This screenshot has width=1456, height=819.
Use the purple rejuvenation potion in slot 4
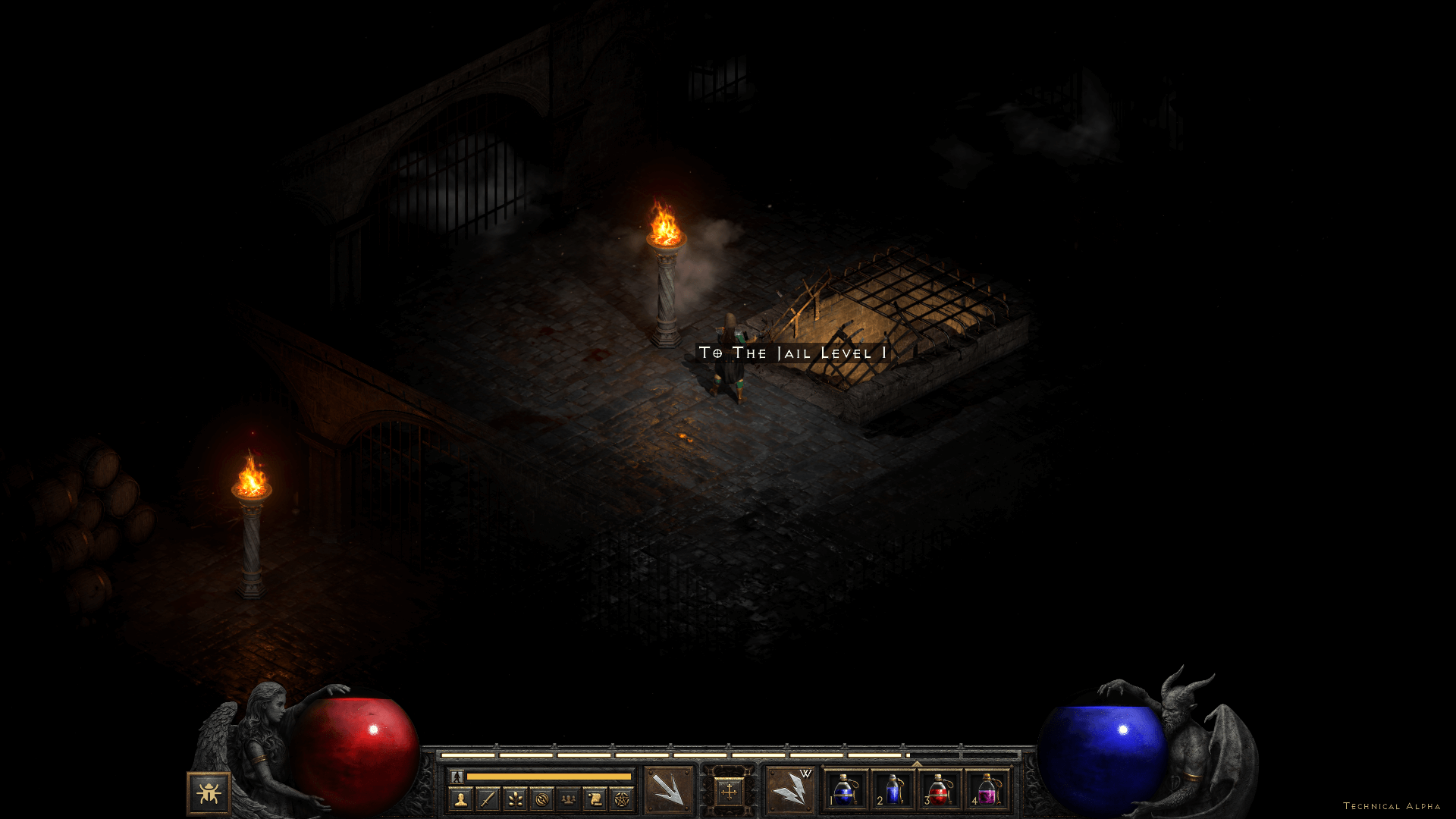coord(987,790)
